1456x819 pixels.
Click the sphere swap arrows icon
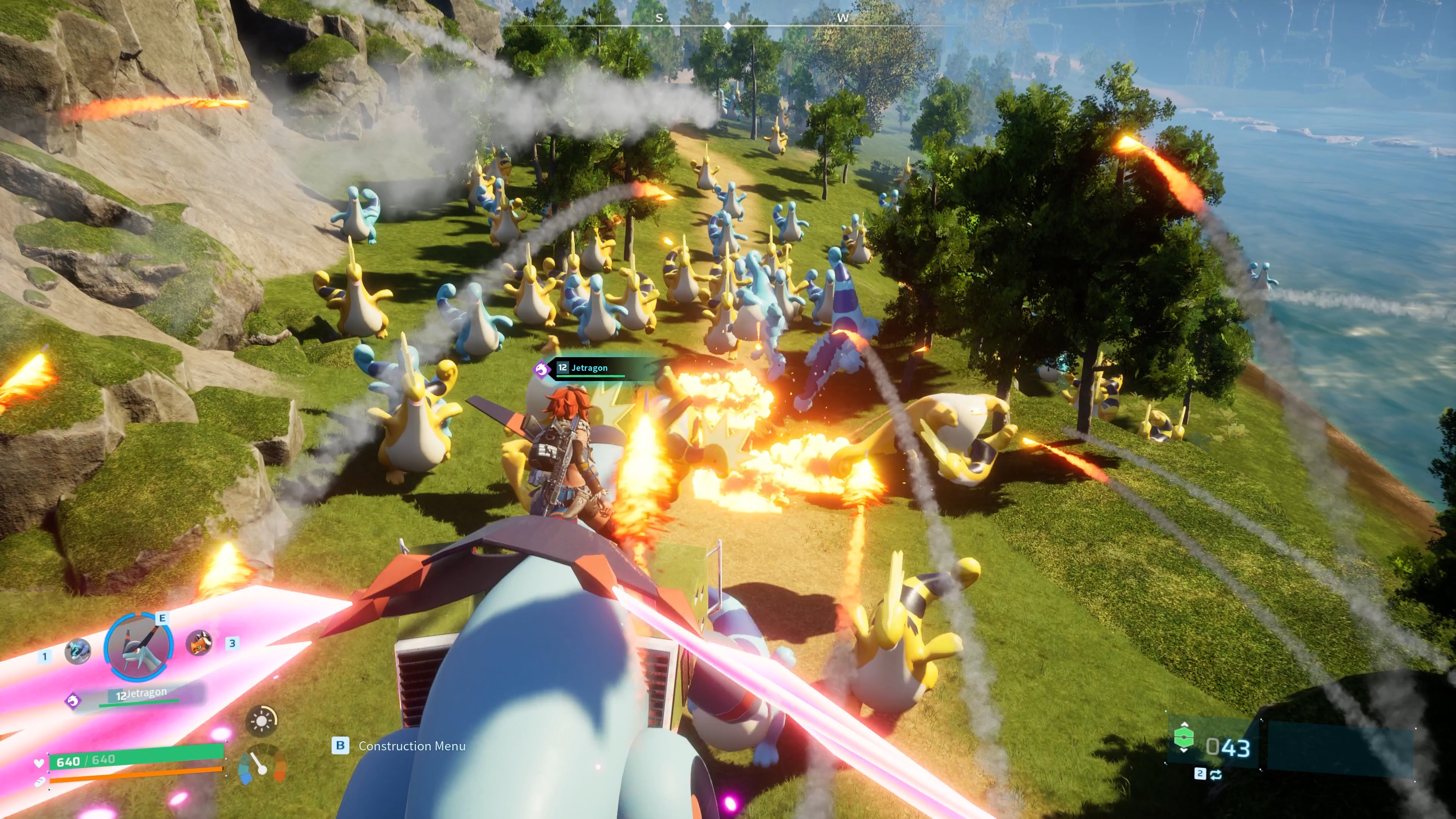pos(1216,774)
